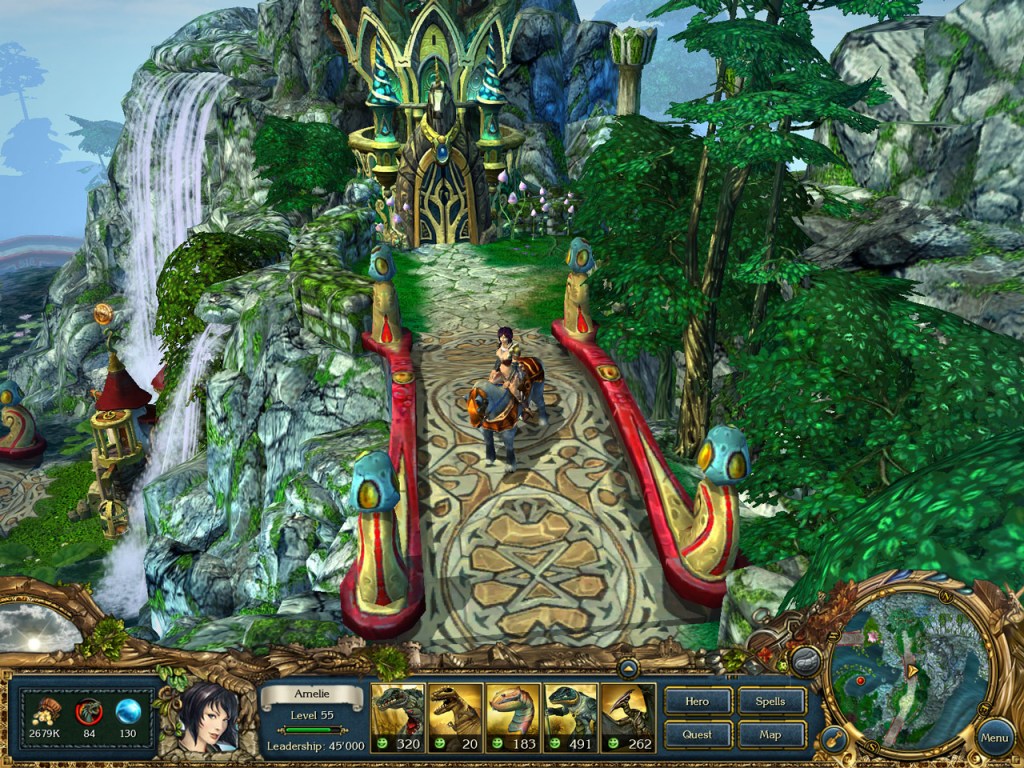Open the Hero screen
The image size is (1024, 768).
tap(697, 701)
